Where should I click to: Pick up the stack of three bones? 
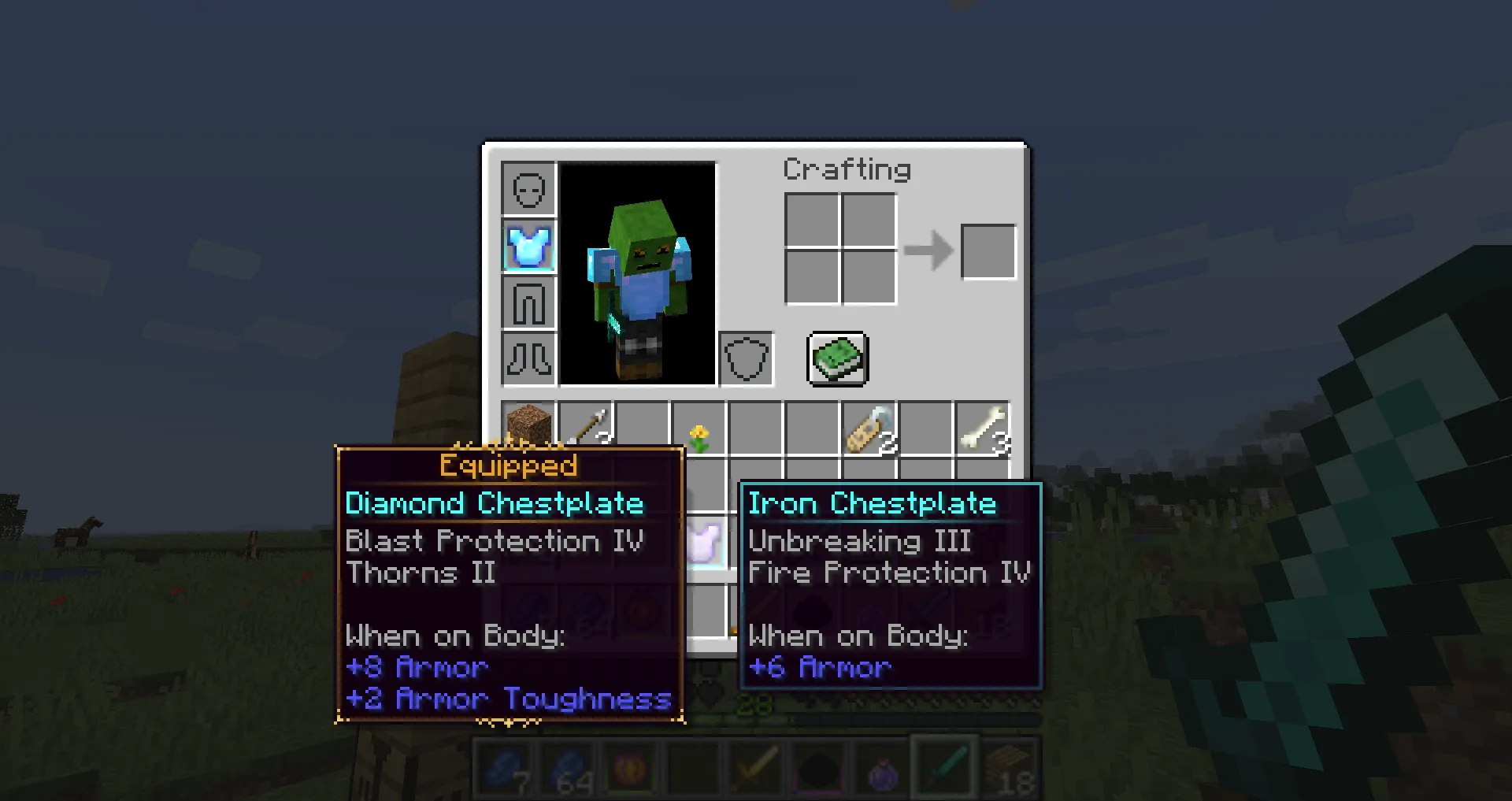click(x=982, y=429)
